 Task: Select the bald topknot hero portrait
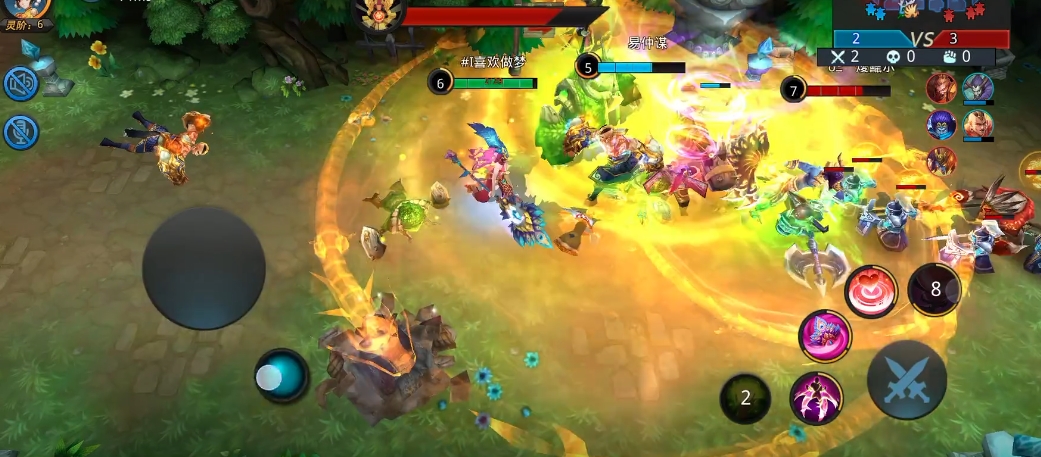pos(978,125)
